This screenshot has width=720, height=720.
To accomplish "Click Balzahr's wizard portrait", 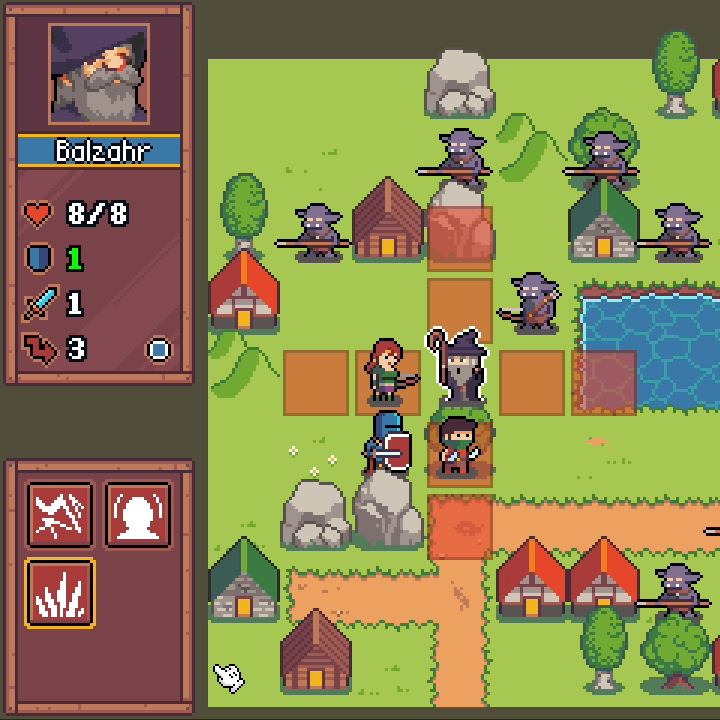I will coord(99,74).
